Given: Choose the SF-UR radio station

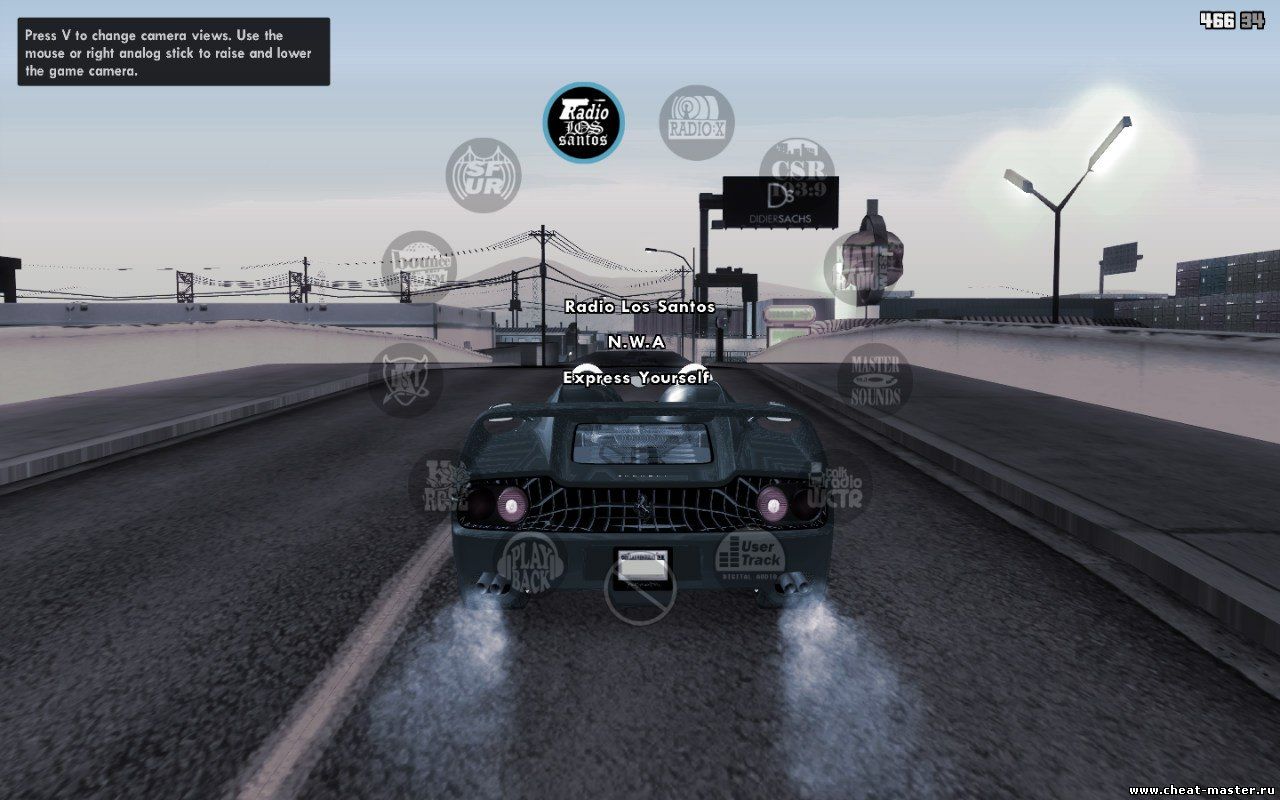Looking at the screenshot, I should [x=483, y=175].
